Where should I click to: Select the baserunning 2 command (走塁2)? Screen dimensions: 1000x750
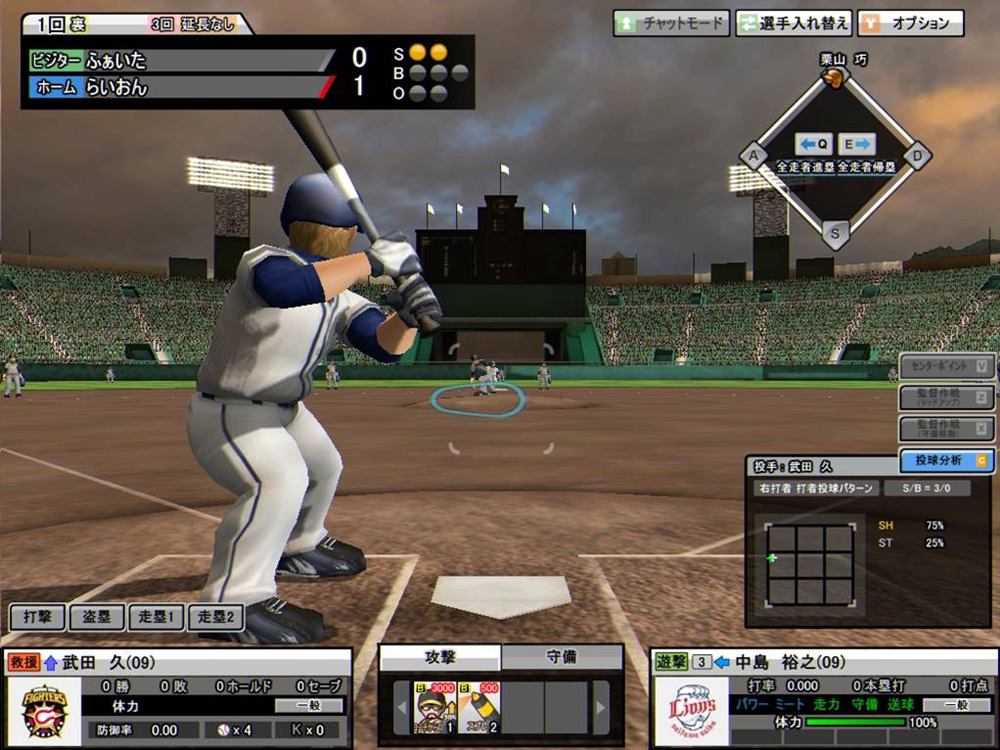coord(215,617)
